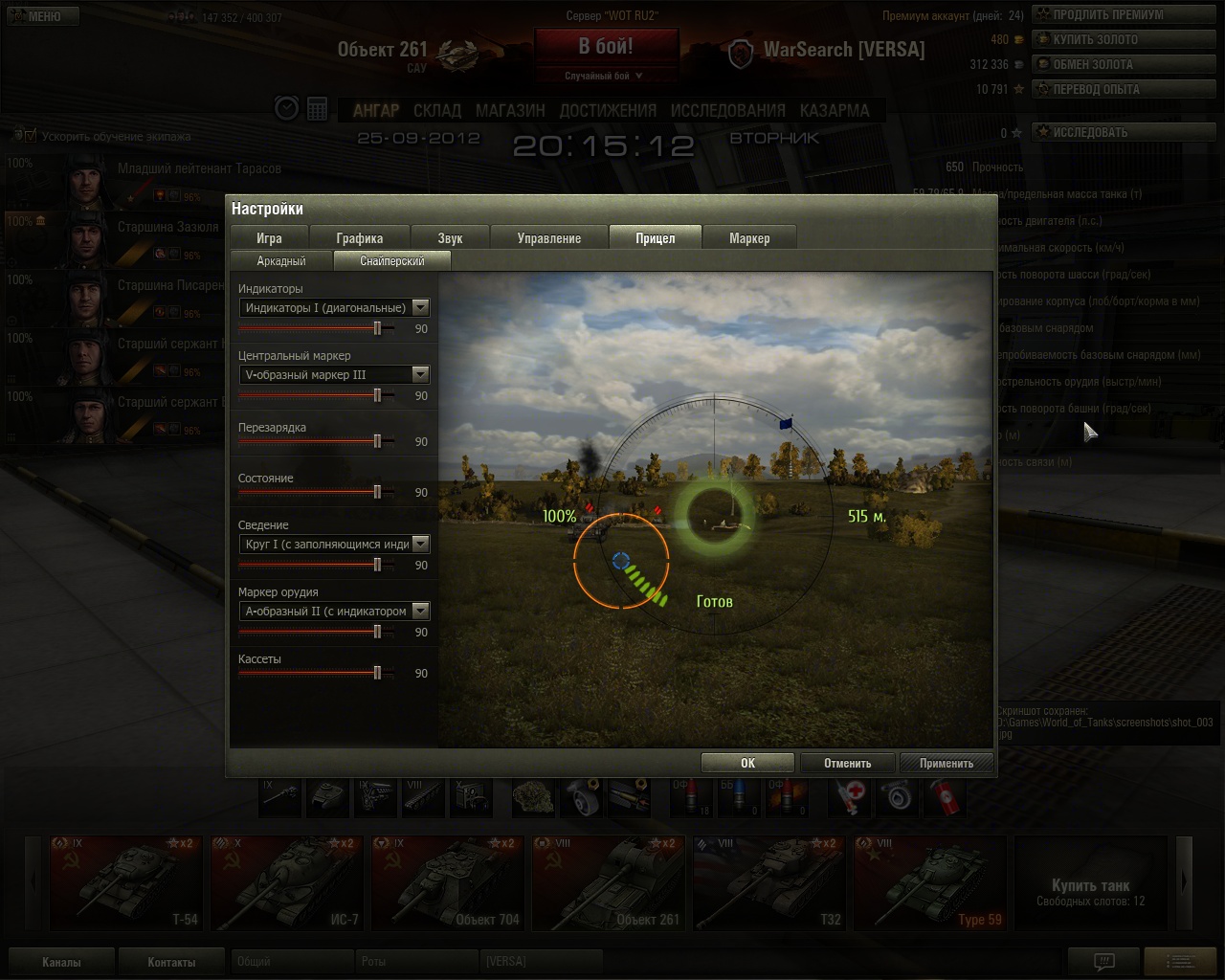Cancel changes with Отменить
This screenshot has height=980, width=1225.
[x=847, y=763]
